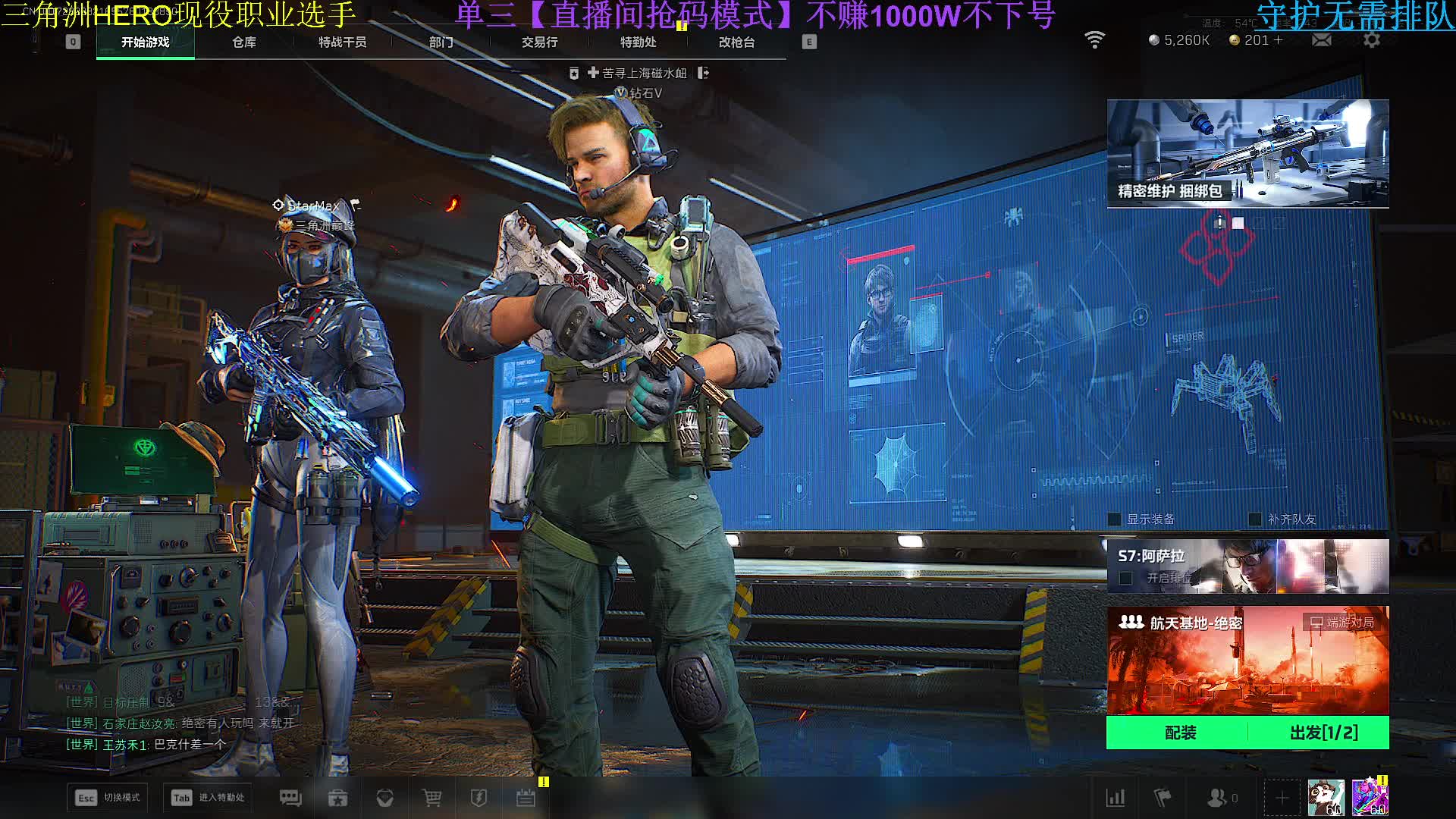Select the 特勤处 tab in top navigation

[638, 42]
